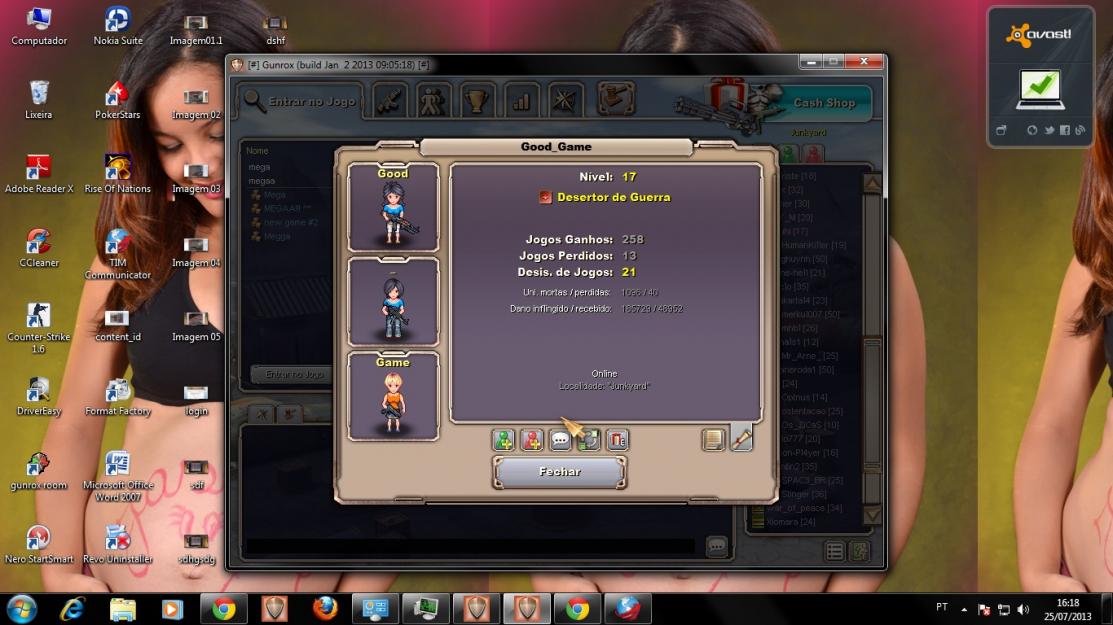Open the Cash Shop

pos(823,102)
